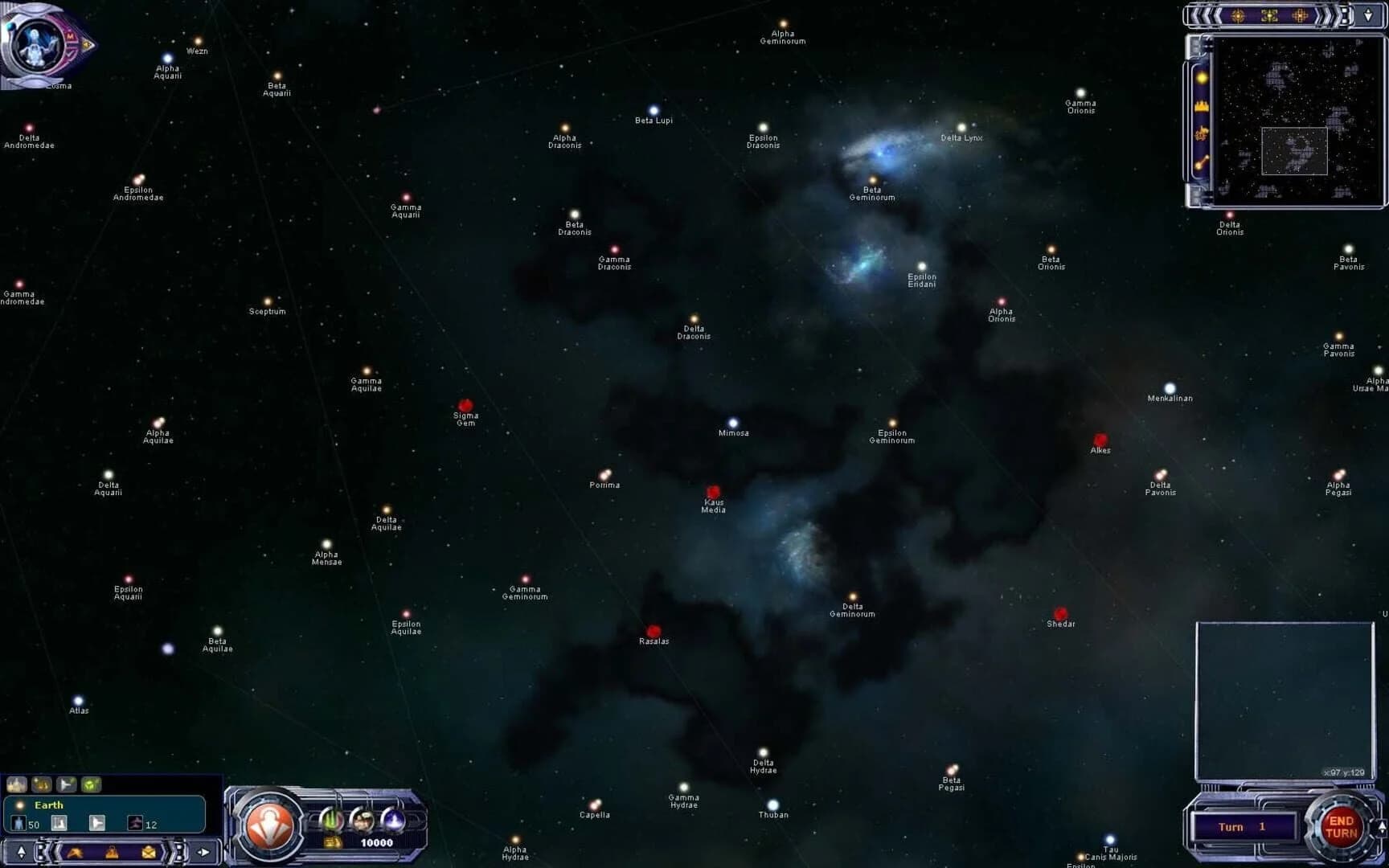The image size is (1389, 868).
Task: Open the green research orb icon
Action: point(331,819)
